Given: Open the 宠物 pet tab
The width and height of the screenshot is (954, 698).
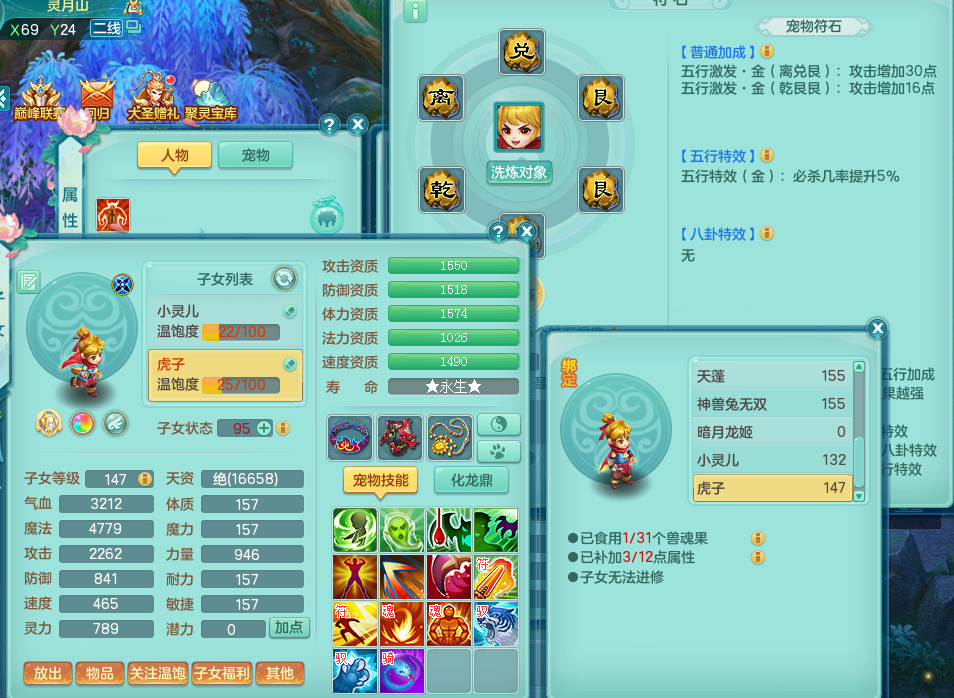Looking at the screenshot, I should (256, 155).
